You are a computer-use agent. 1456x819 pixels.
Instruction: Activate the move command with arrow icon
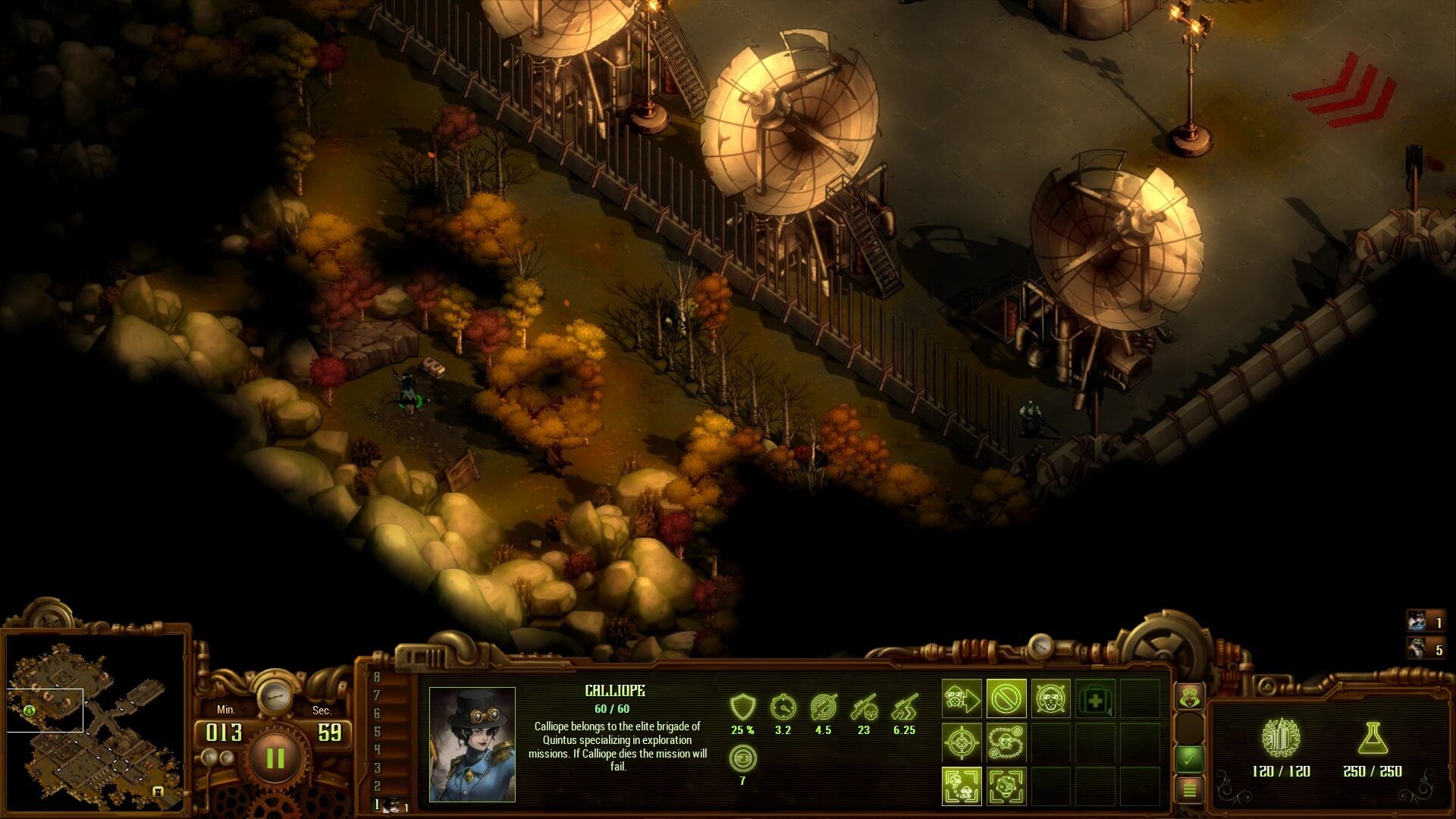pos(962,698)
